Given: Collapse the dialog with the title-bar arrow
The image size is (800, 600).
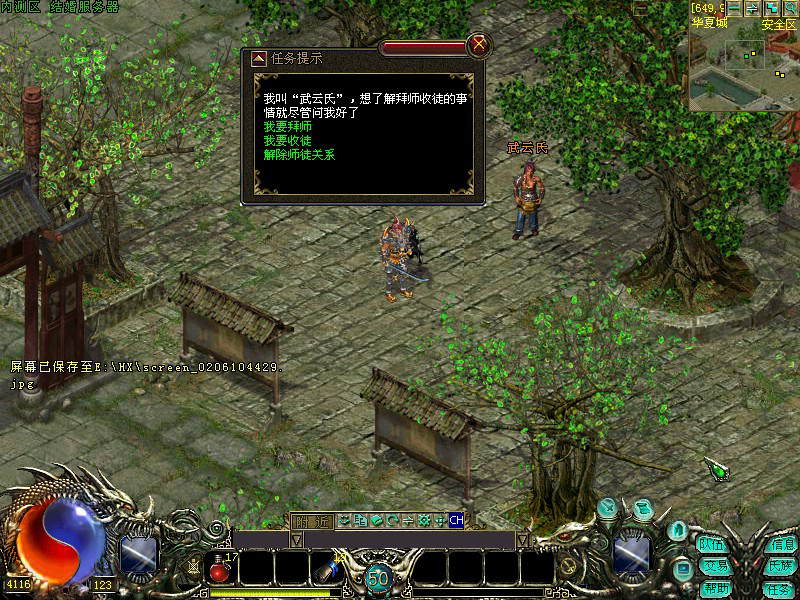Looking at the screenshot, I should pos(258,58).
